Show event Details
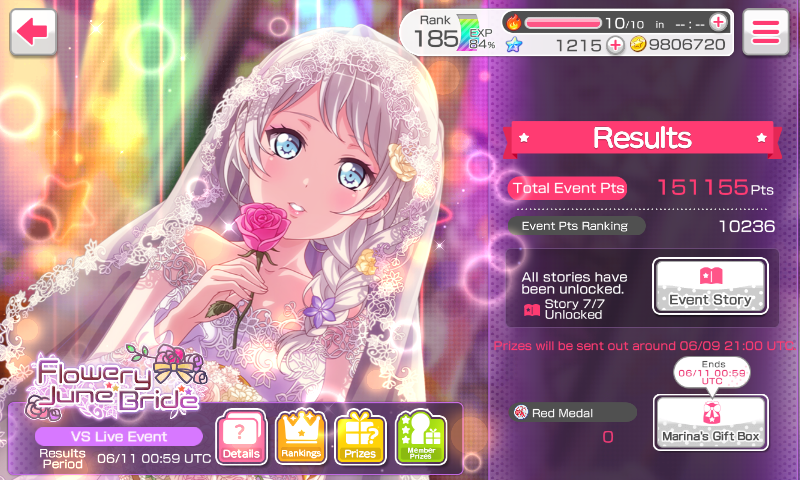This screenshot has height=480, width=800. pos(241,438)
